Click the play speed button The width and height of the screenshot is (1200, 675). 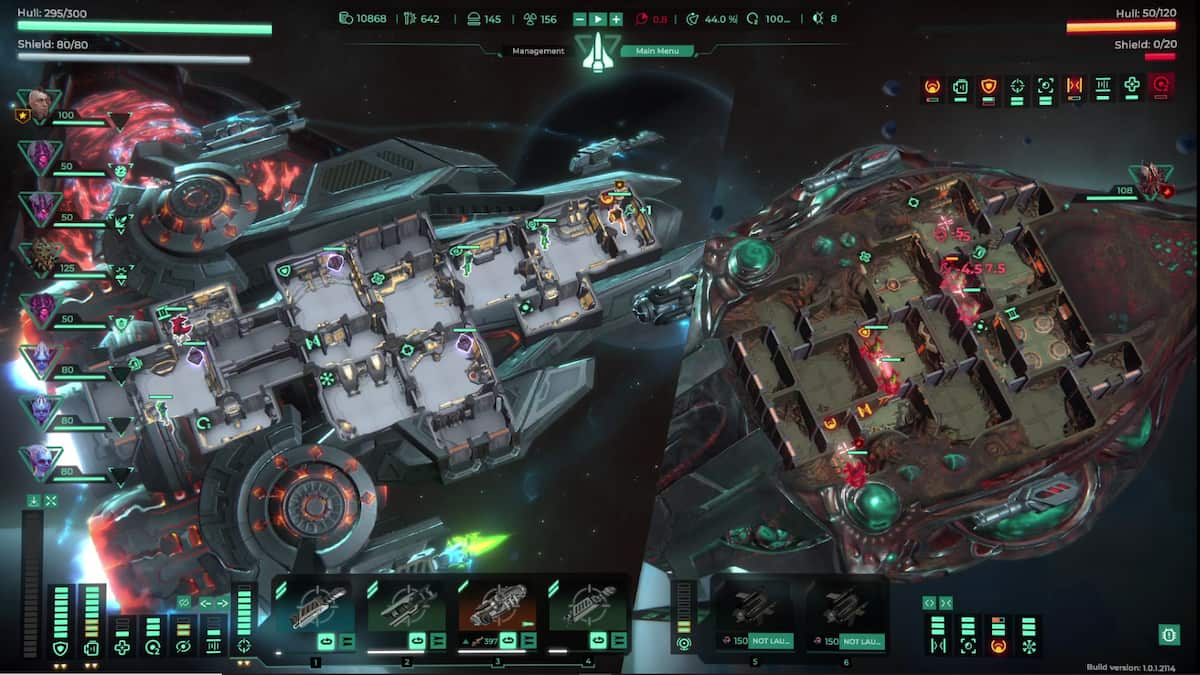tap(598, 19)
